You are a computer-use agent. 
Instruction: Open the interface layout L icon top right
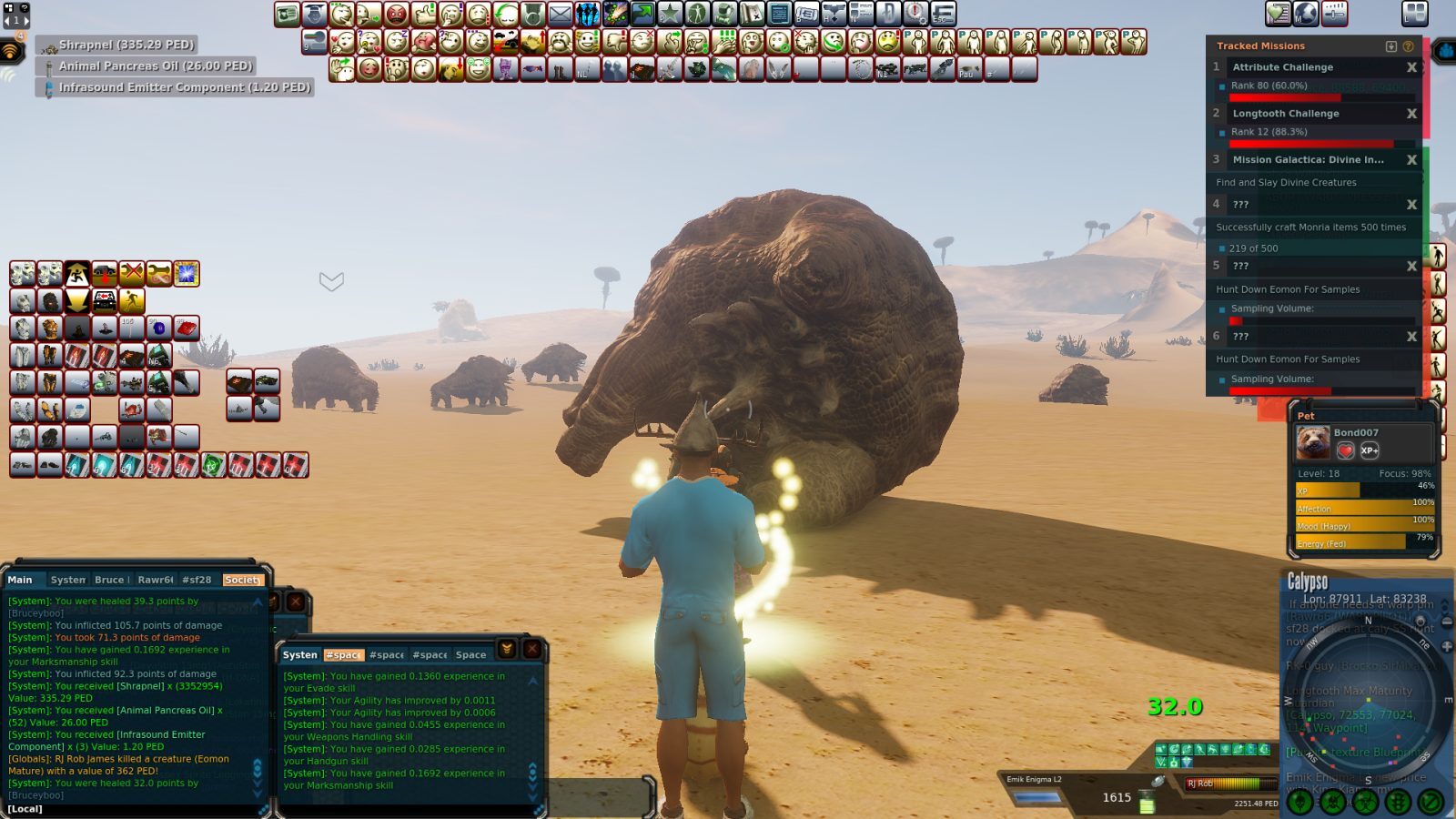coord(1415,14)
